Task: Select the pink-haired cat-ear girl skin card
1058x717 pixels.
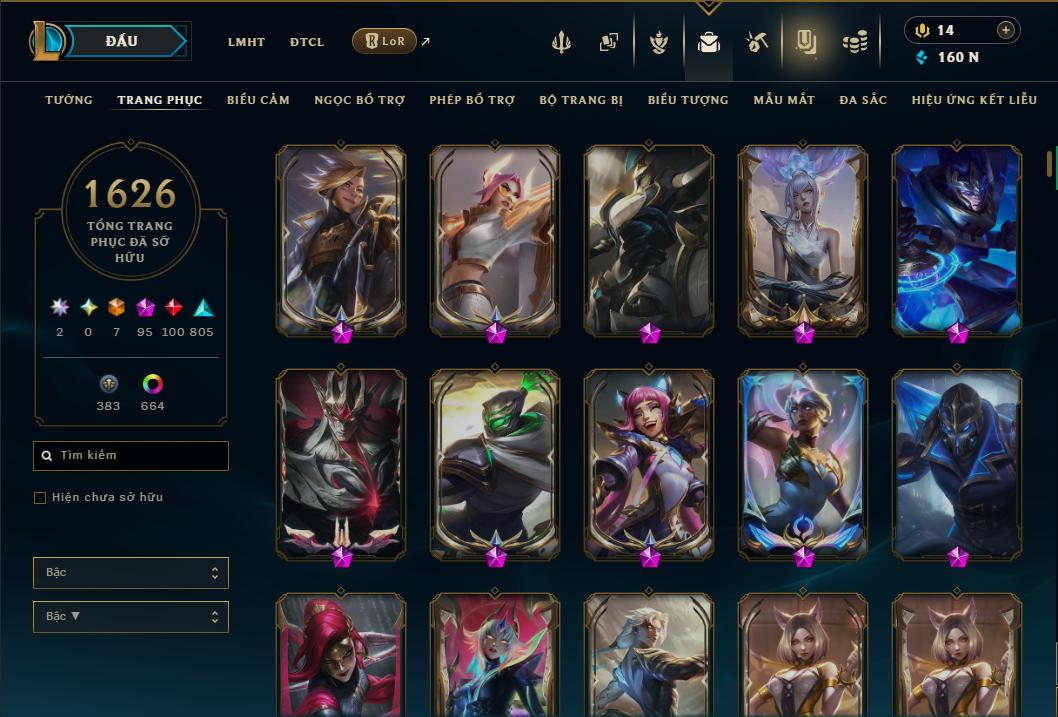Action: click(649, 463)
